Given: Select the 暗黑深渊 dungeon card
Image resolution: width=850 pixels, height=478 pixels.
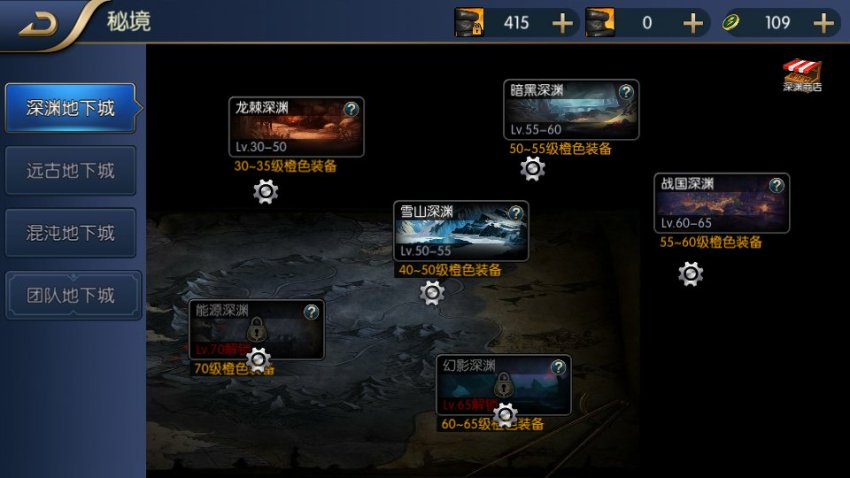Looking at the screenshot, I should click(x=570, y=112).
